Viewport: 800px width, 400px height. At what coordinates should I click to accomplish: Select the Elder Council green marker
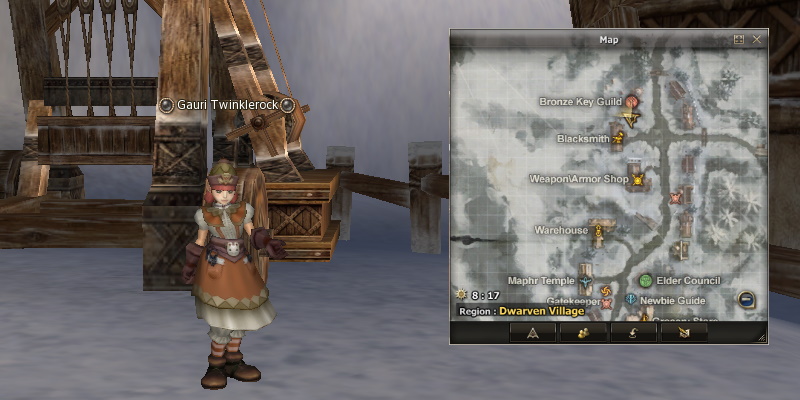646,281
